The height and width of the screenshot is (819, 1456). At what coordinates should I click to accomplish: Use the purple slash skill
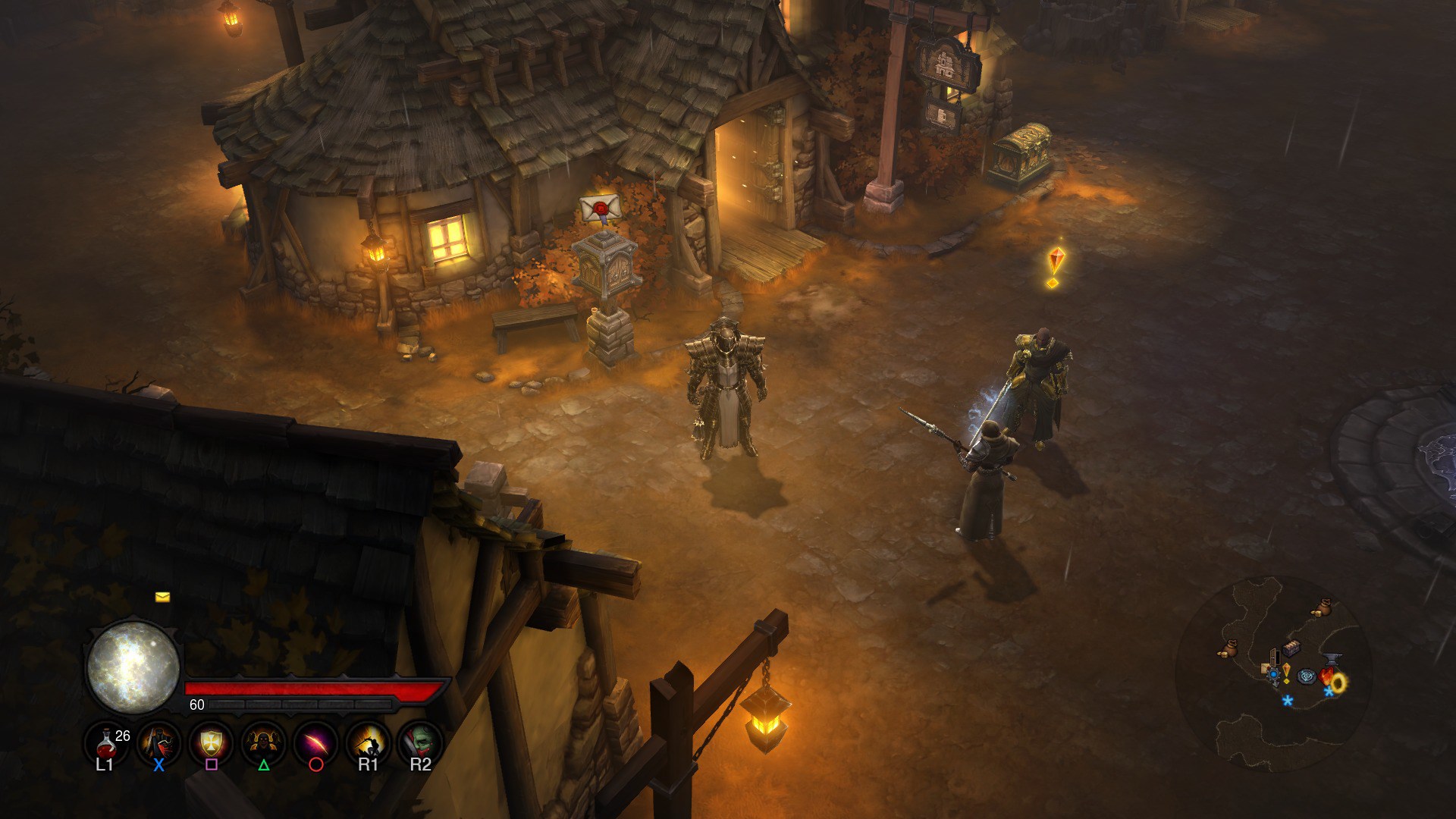pyautogui.click(x=315, y=742)
